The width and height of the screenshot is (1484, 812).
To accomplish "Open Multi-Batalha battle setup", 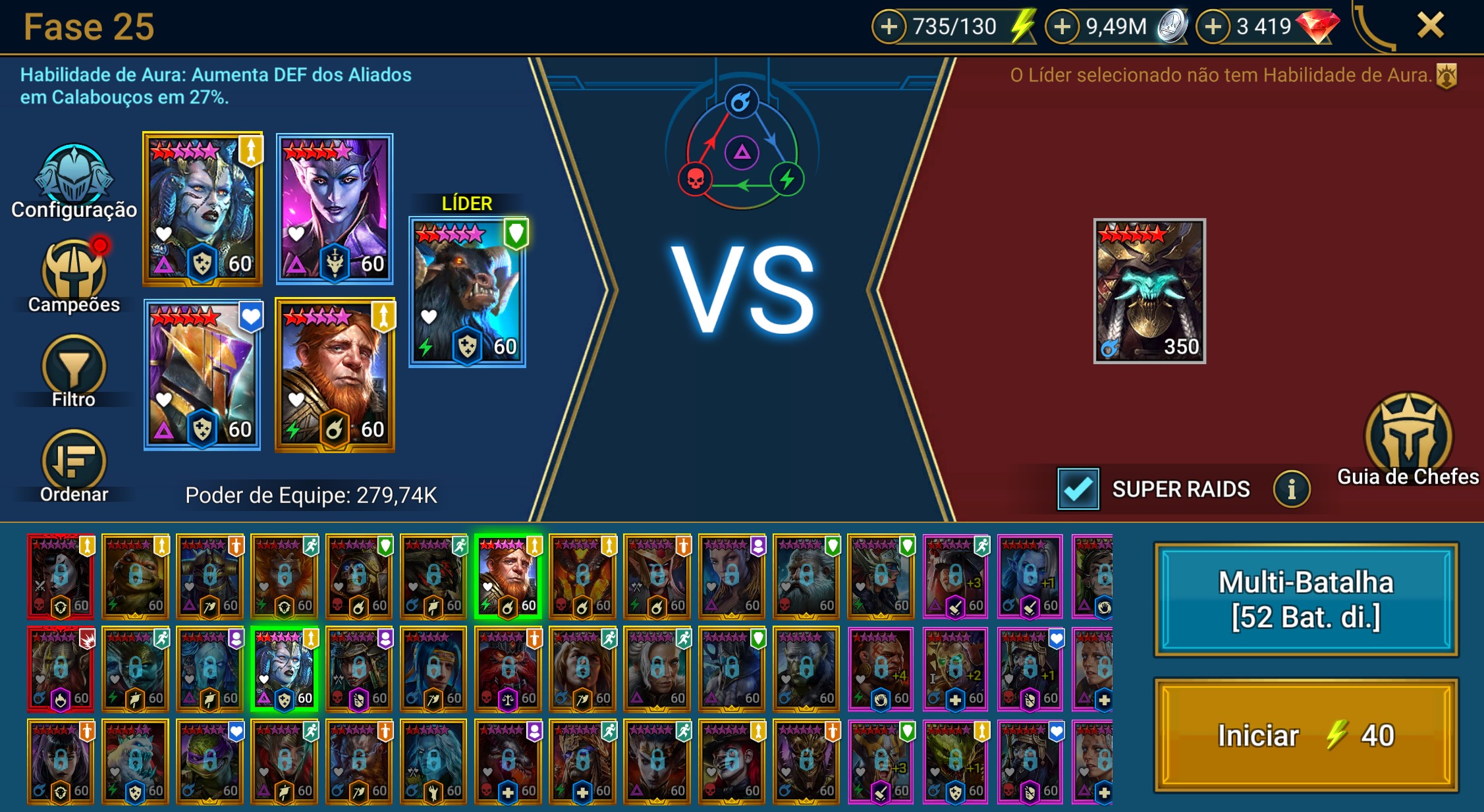I will [x=1305, y=600].
